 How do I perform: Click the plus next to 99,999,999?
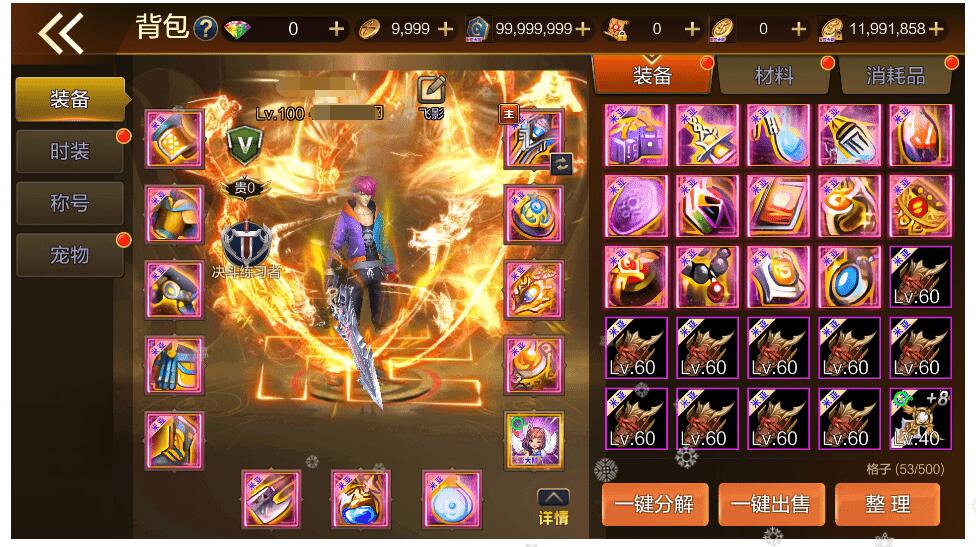click(584, 29)
